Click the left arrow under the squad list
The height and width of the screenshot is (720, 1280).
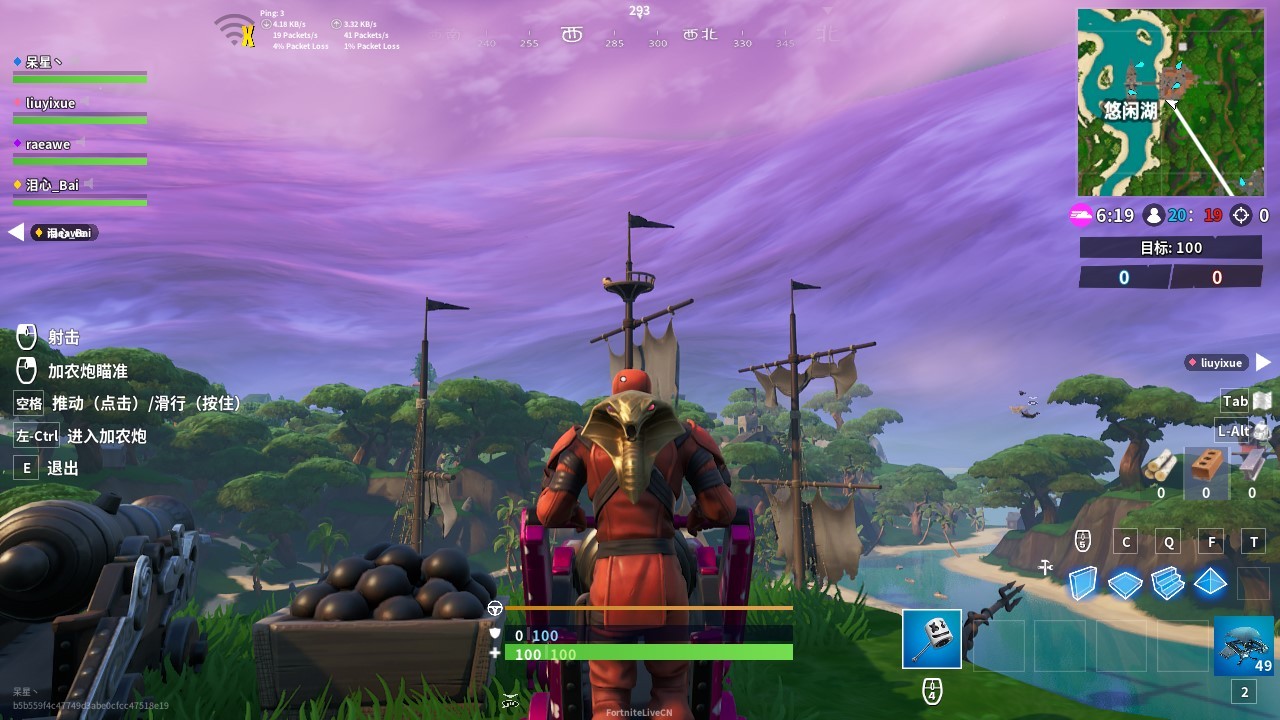[16, 232]
